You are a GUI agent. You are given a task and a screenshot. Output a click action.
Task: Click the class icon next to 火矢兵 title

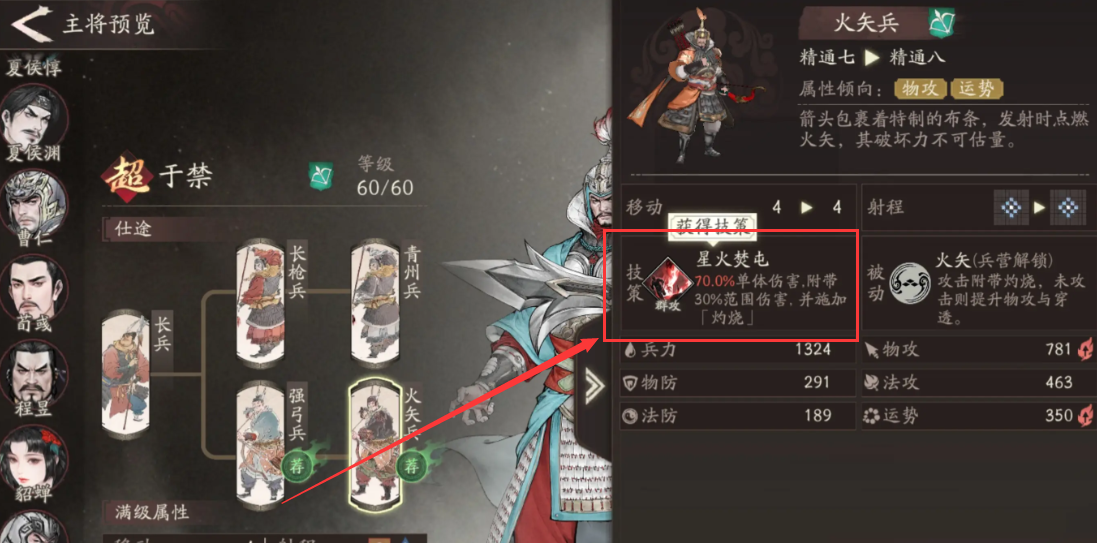[x=941, y=21]
